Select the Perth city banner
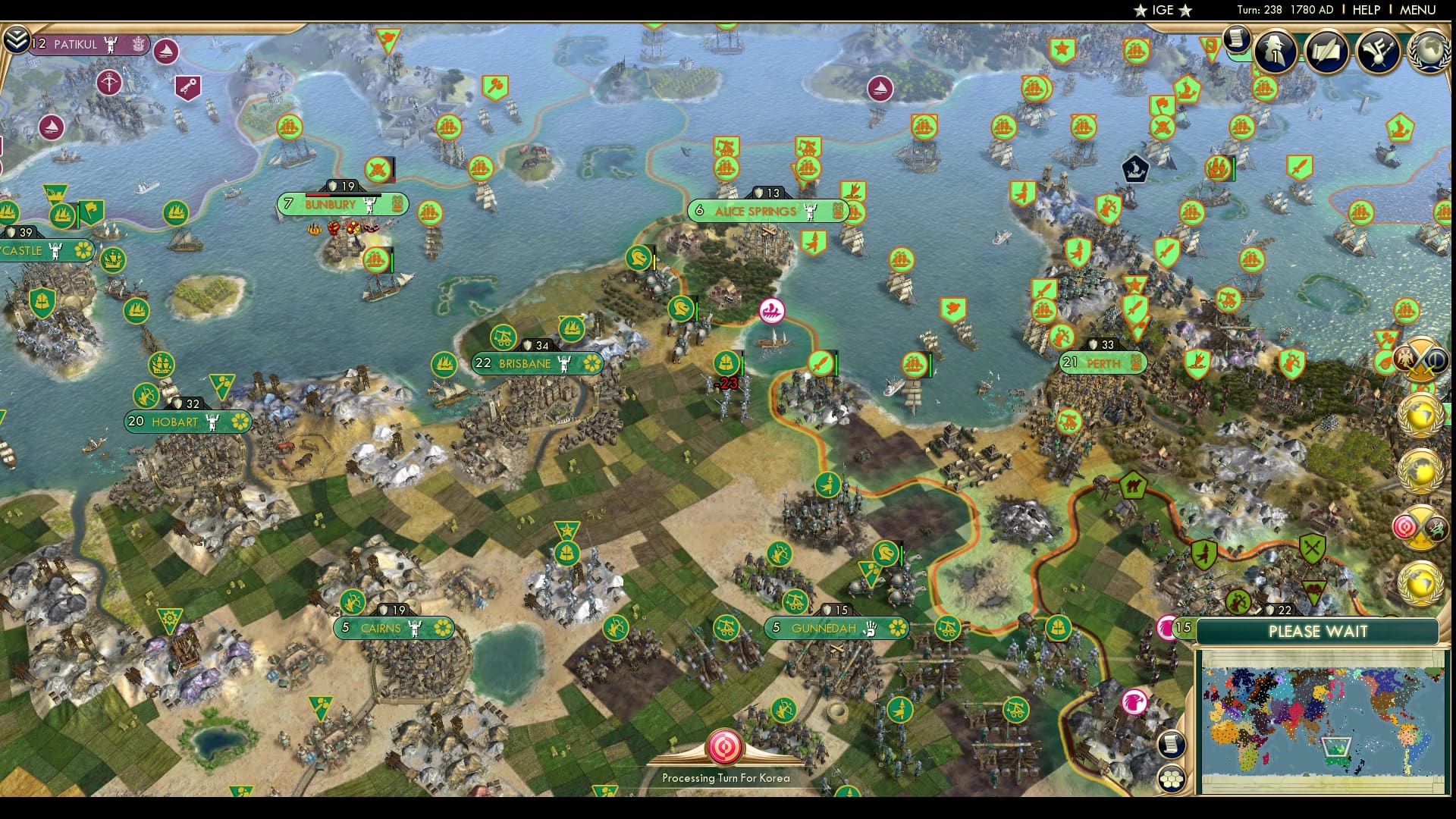Screen dimensions: 1456x819 coord(1101,363)
